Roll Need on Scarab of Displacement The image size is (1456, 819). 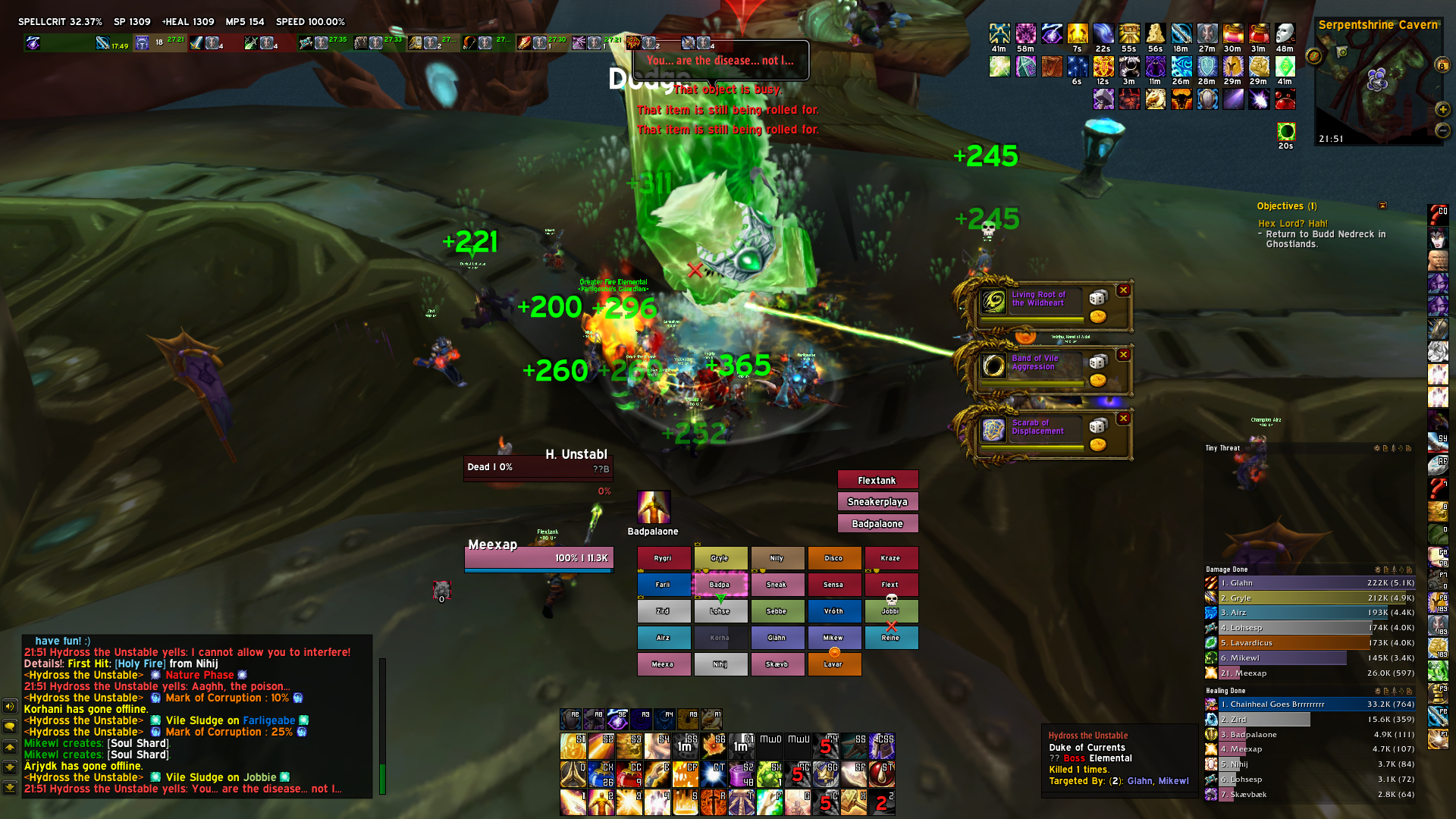click(1097, 426)
